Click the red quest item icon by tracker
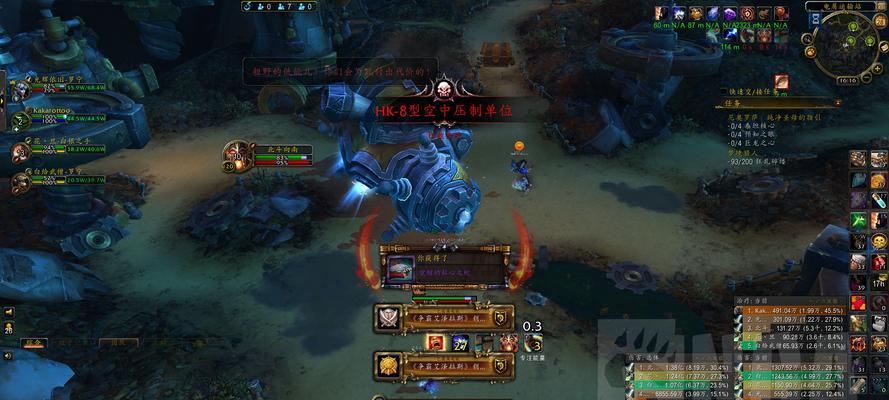The width and height of the screenshot is (889, 400). [781, 82]
